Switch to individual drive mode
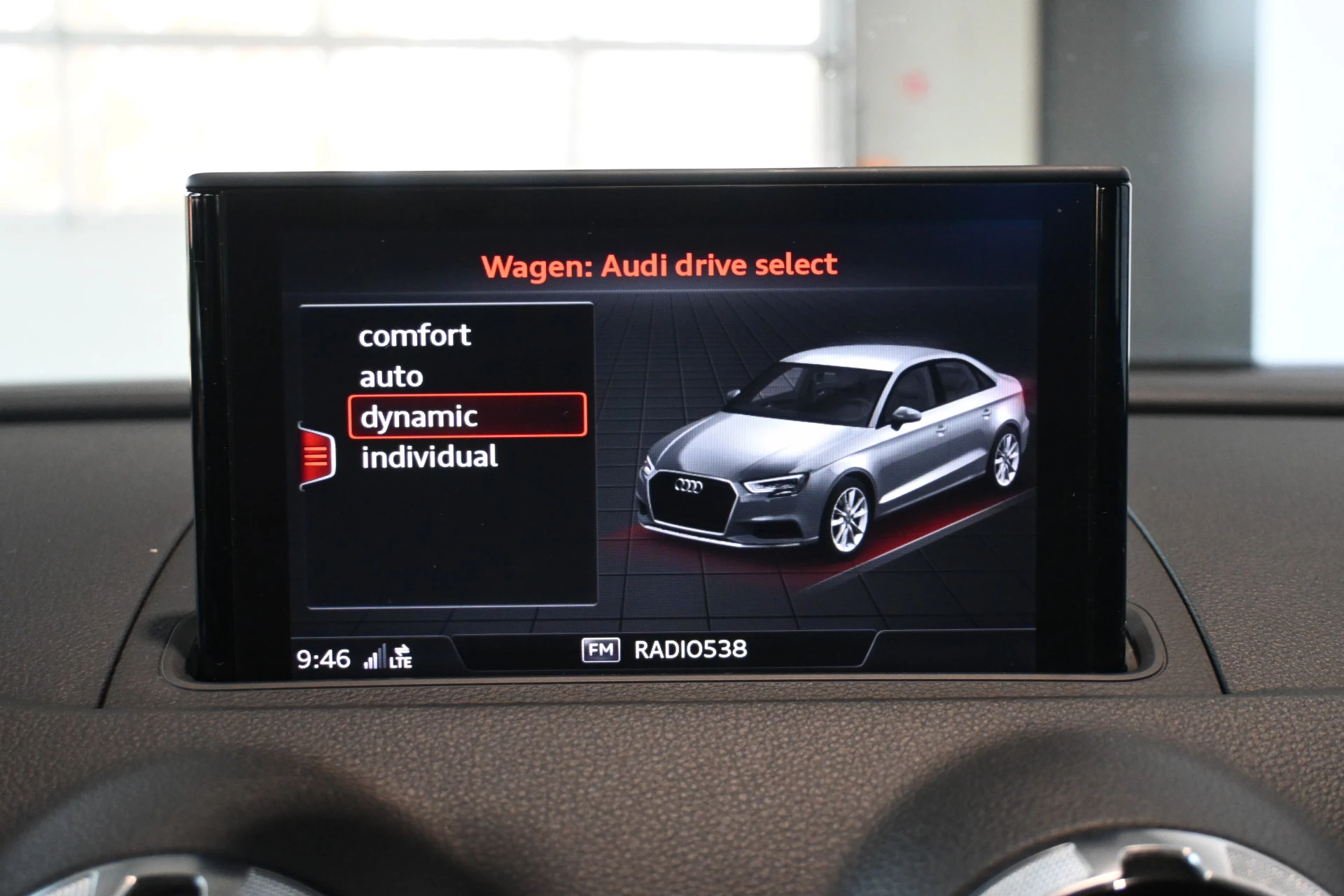 pyautogui.click(x=429, y=457)
